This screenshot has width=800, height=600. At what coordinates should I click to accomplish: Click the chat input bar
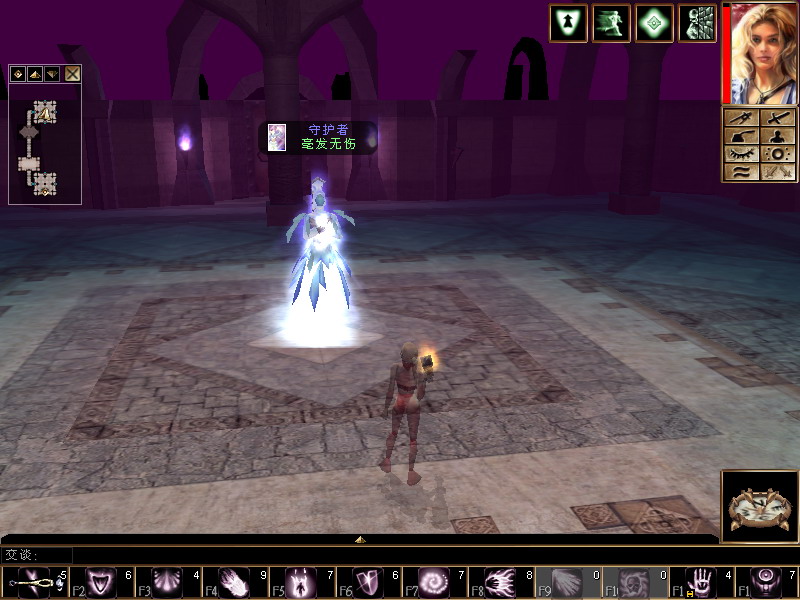(x=400, y=554)
